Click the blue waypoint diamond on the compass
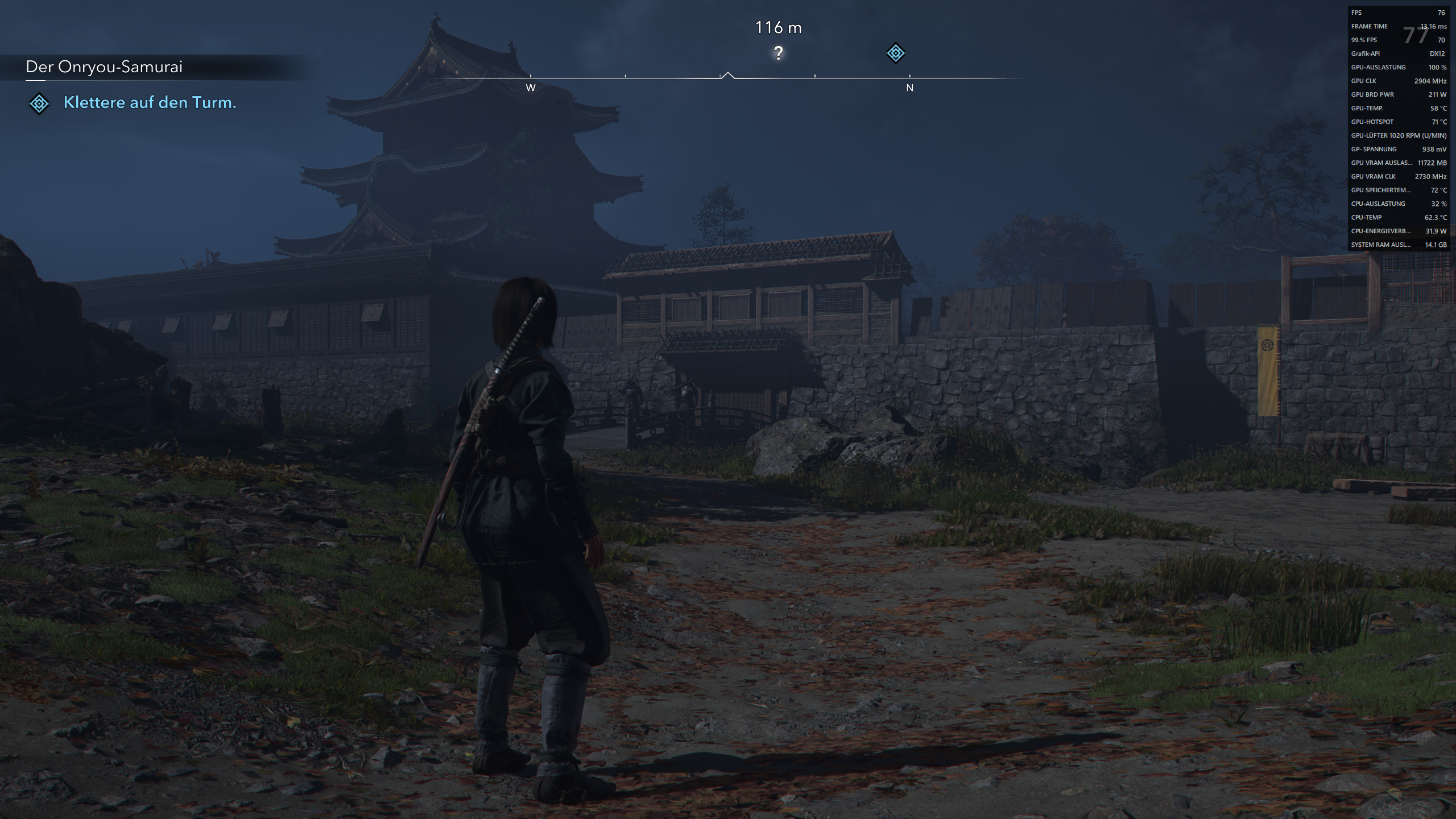Screen dimensions: 1456x819 (x=895, y=54)
